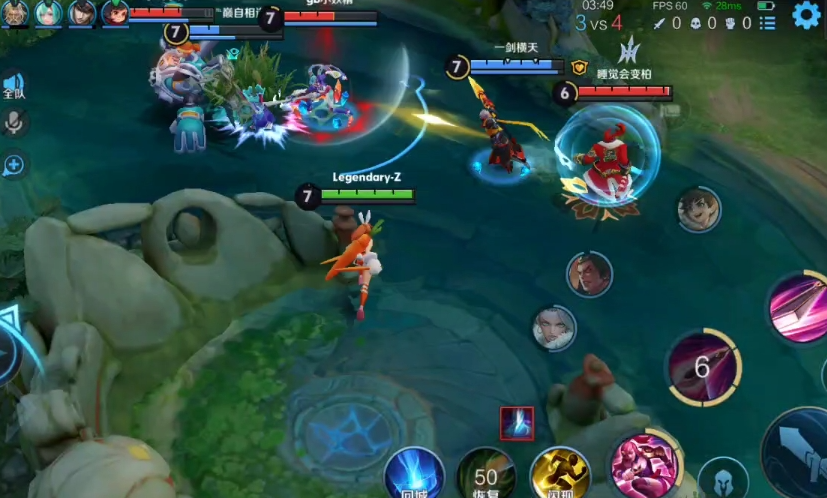Target the dark-haired bearded hero portrait
827x498 pixels.
coord(589,274)
